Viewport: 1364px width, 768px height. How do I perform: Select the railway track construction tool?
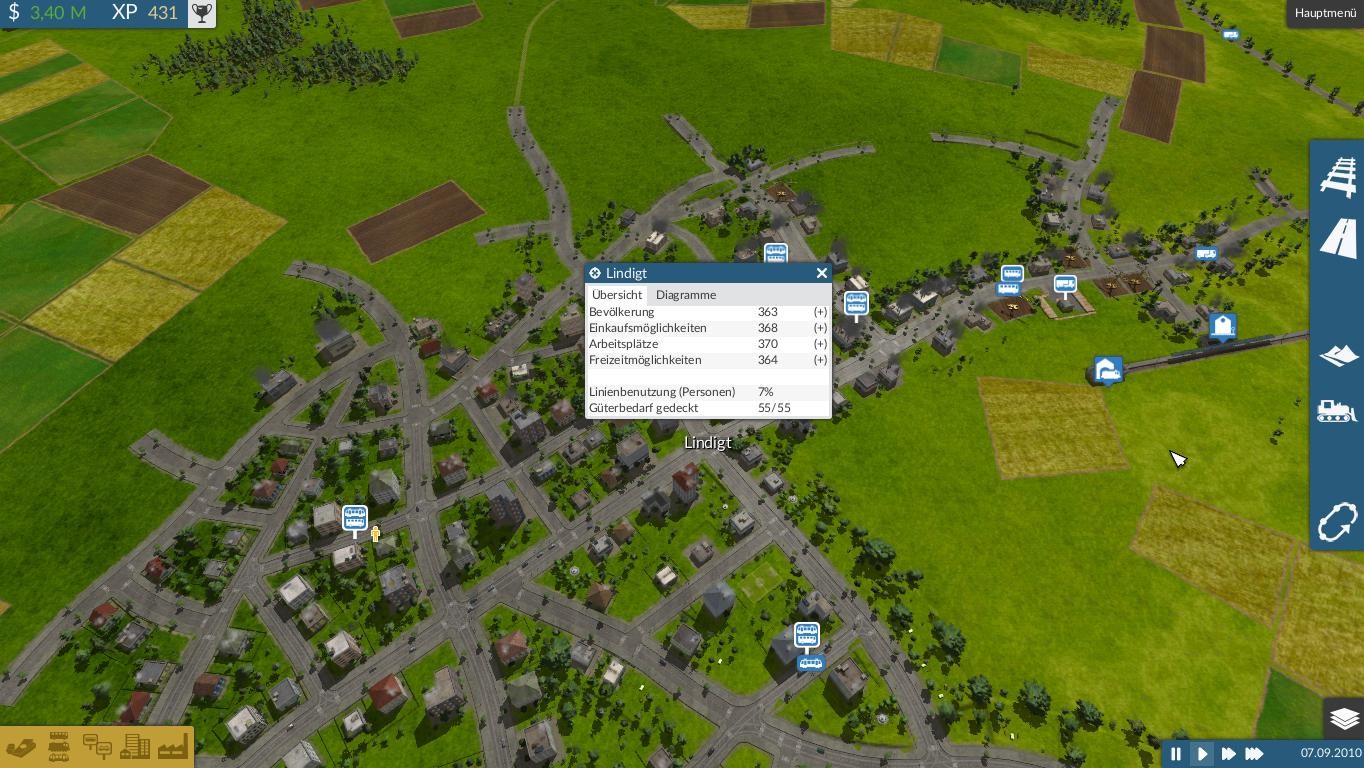point(1338,176)
